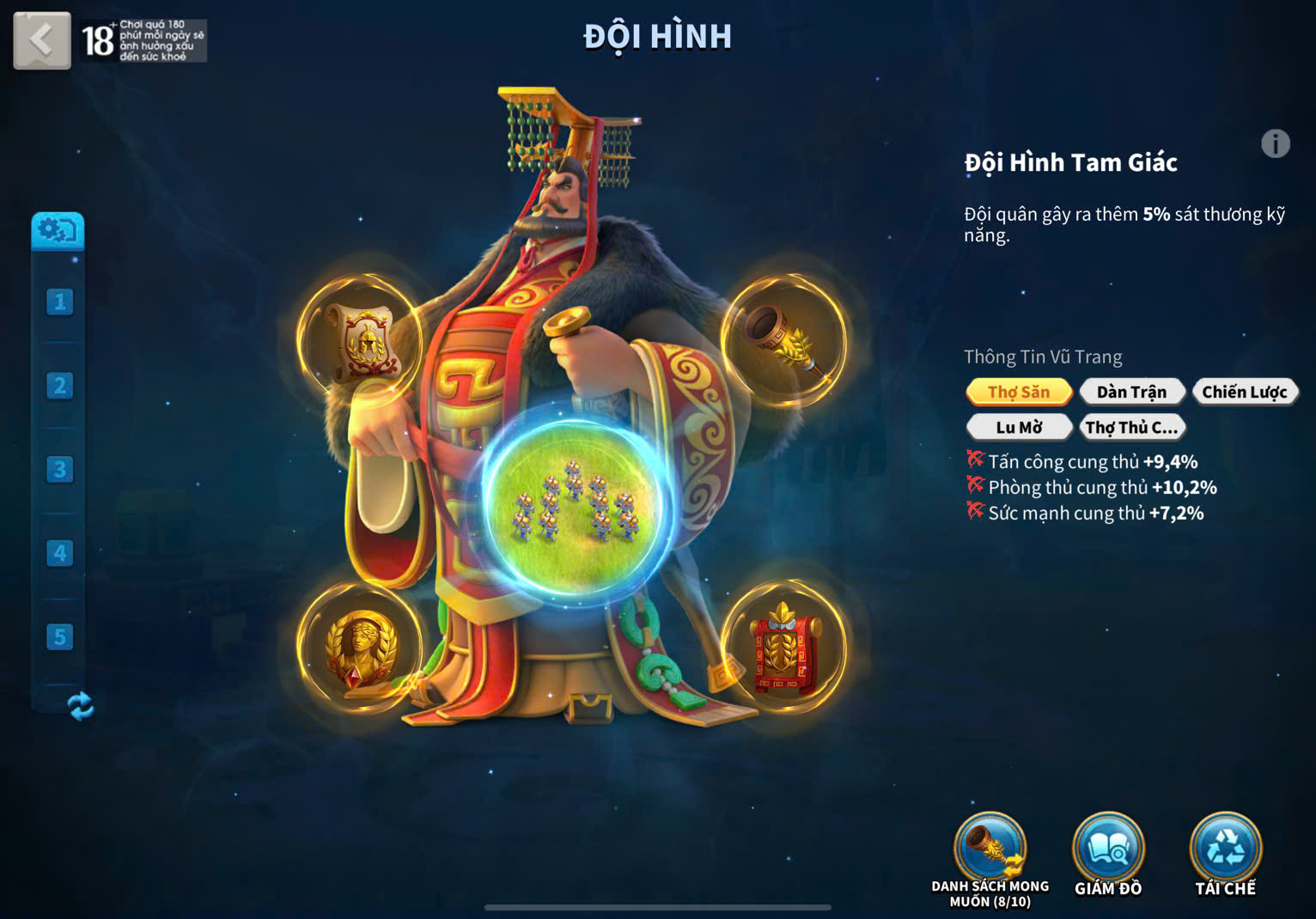Choose the Chiến Lược tab

click(1244, 393)
